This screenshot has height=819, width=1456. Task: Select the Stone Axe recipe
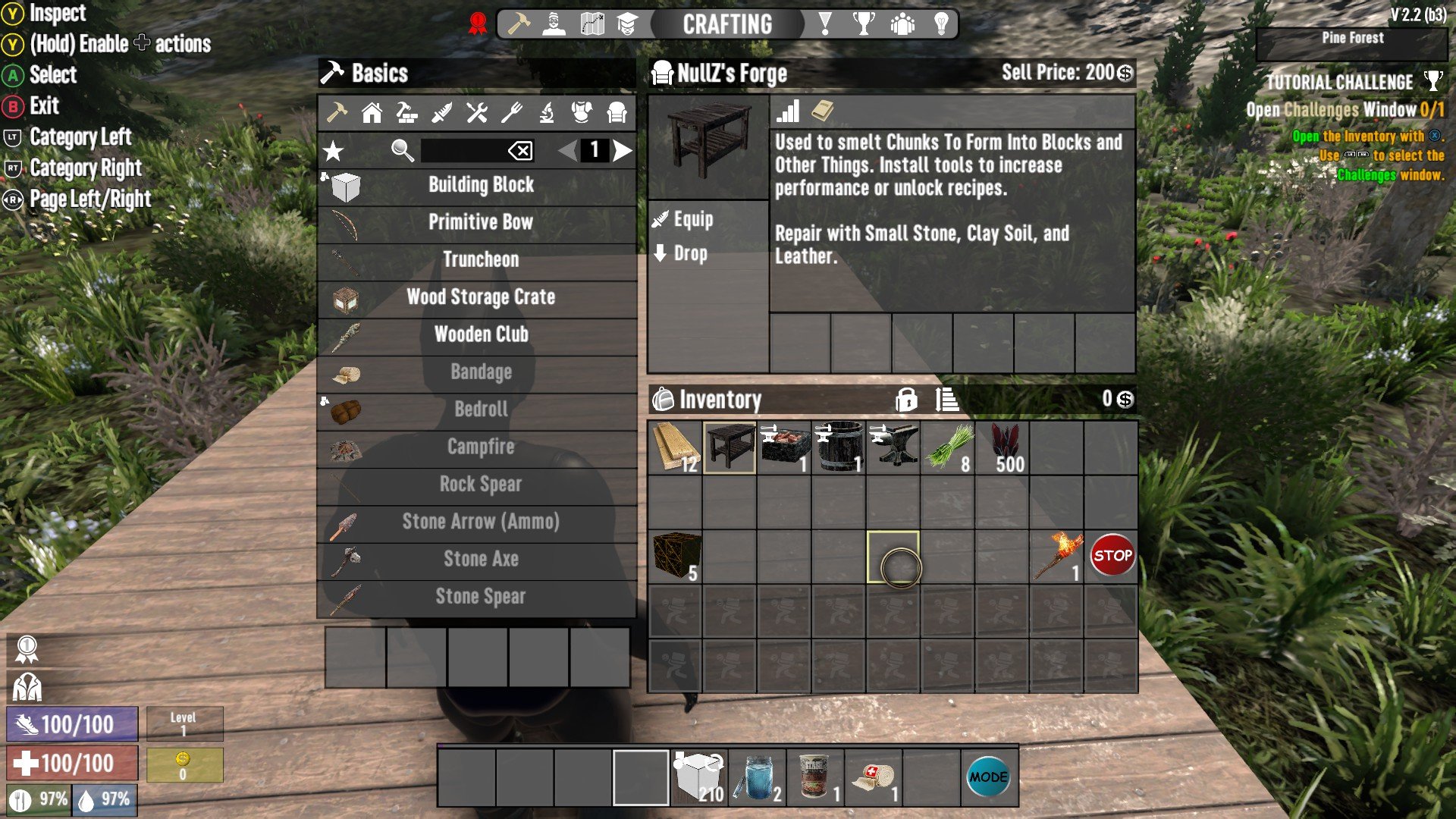tap(480, 559)
